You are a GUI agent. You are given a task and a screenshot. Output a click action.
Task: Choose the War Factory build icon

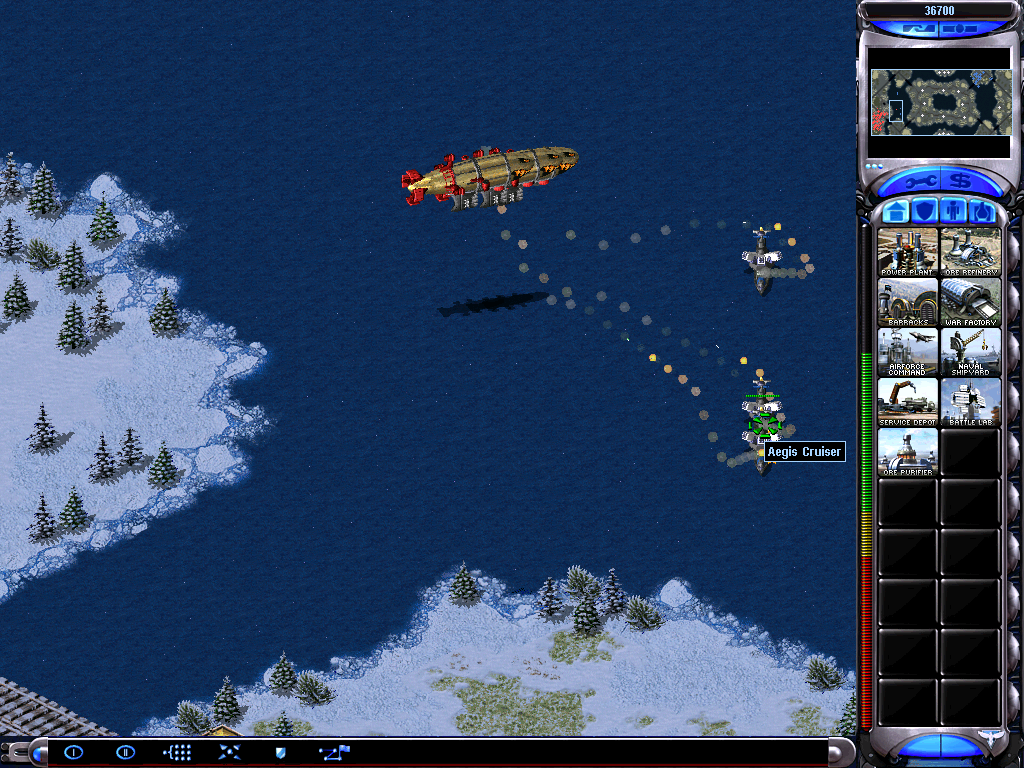[x=970, y=301]
